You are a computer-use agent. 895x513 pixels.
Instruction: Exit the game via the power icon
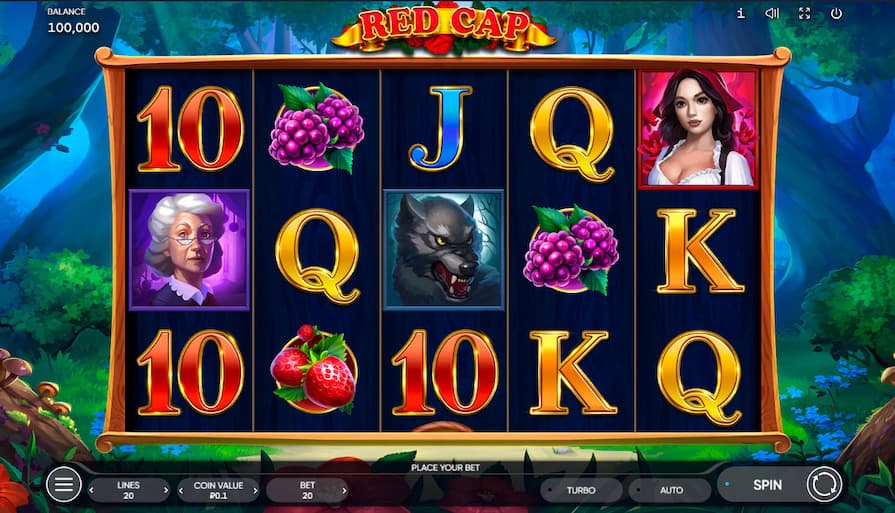[836, 14]
